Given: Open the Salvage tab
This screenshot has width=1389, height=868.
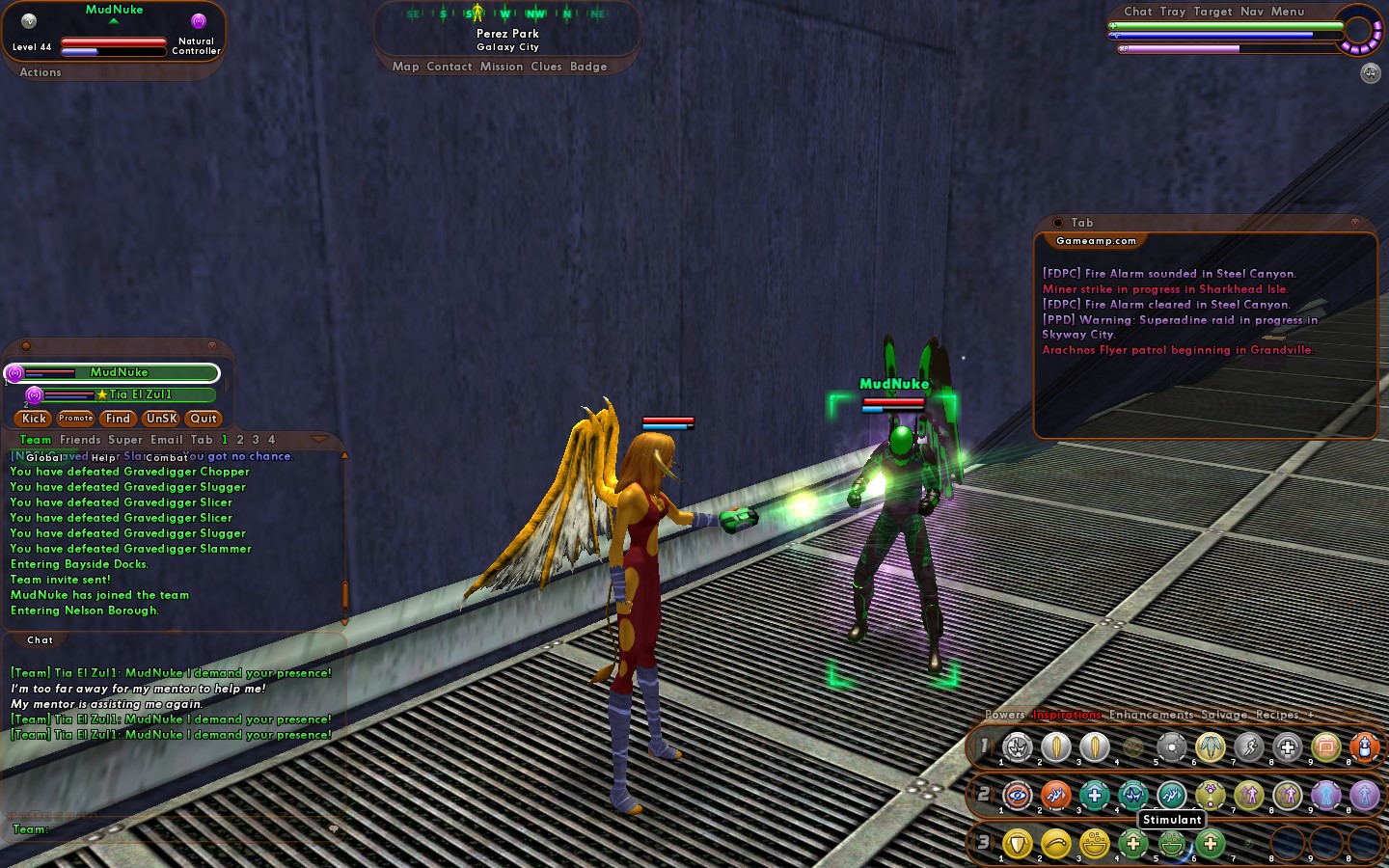Looking at the screenshot, I should 1224,715.
